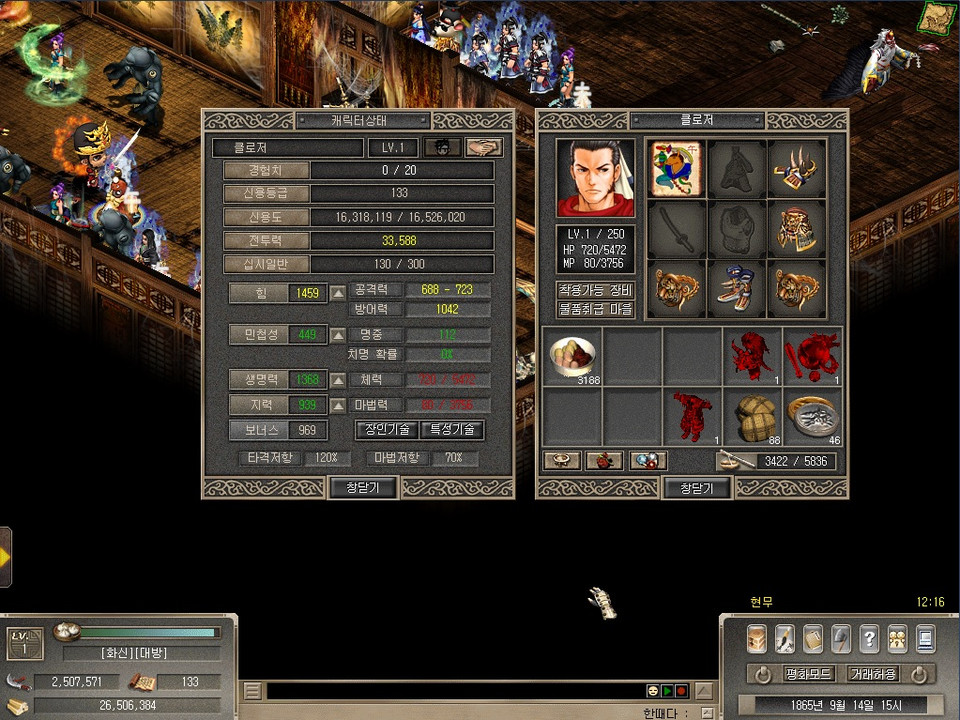Open the question mark help icon

pyautogui.click(x=869, y=638)
